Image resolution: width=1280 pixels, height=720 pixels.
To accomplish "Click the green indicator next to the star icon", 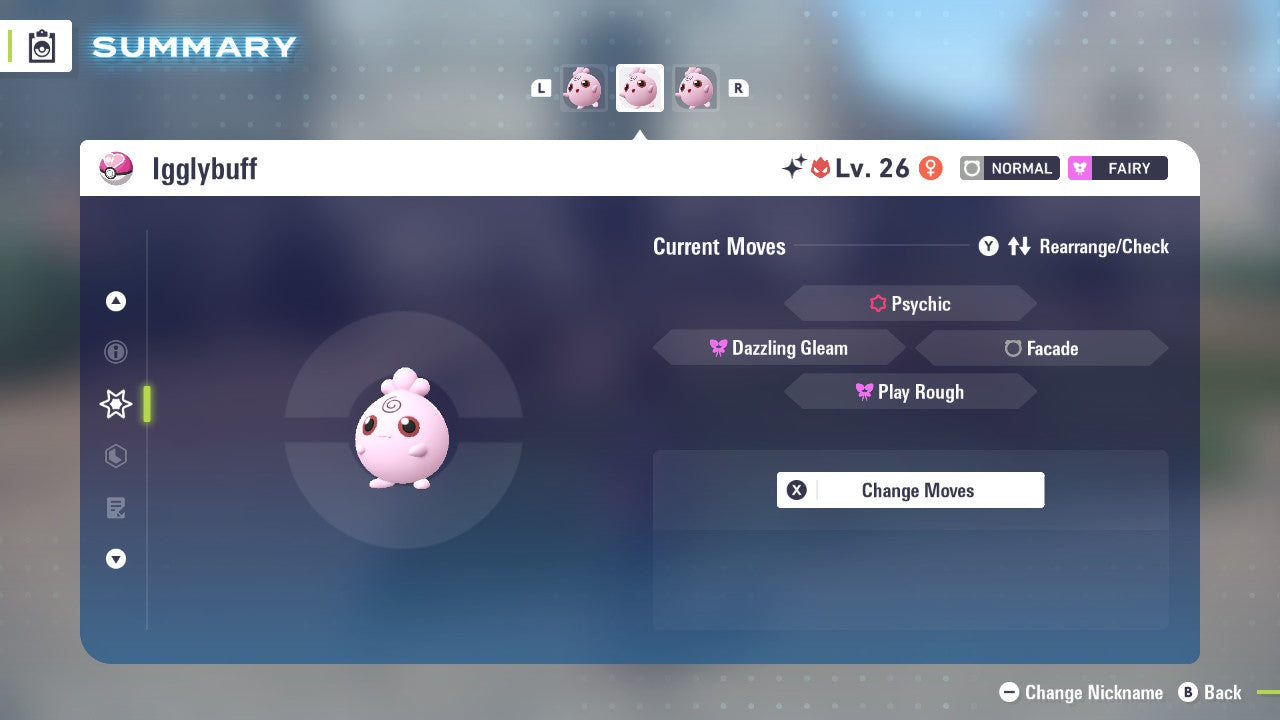I will (146, 404).
